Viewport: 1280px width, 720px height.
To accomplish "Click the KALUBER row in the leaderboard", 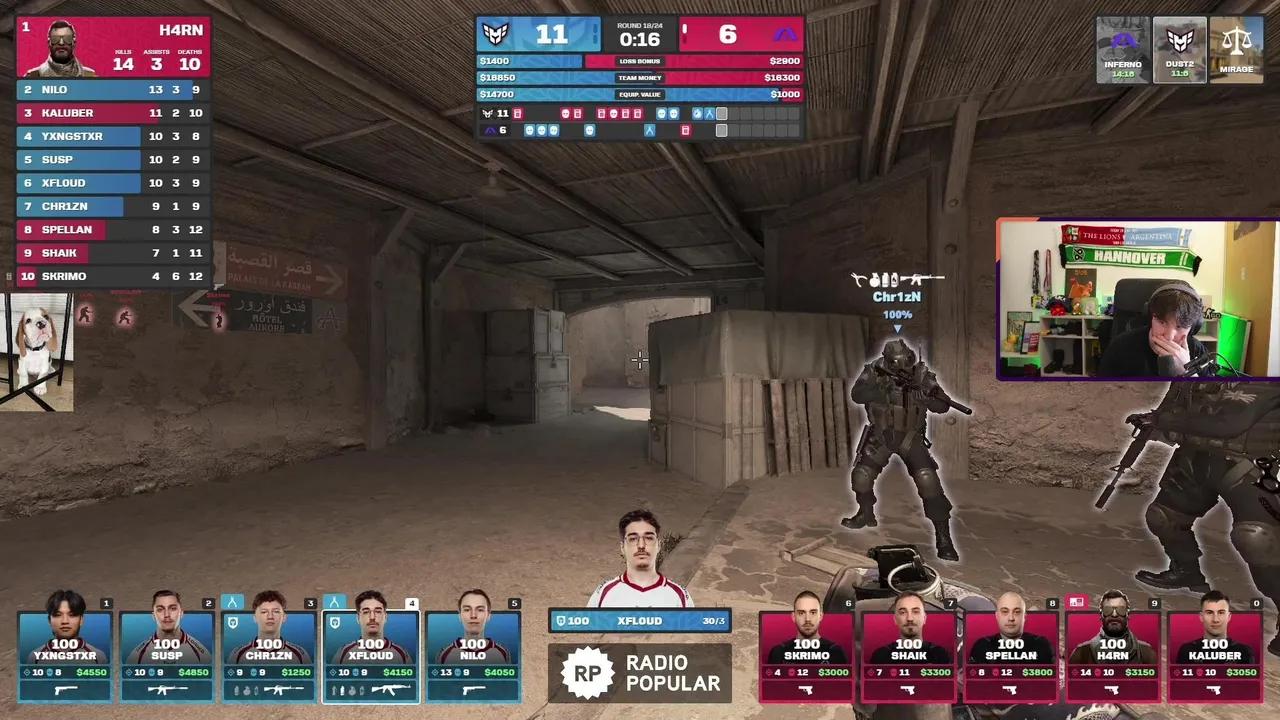I will click(x=112, y=113).
